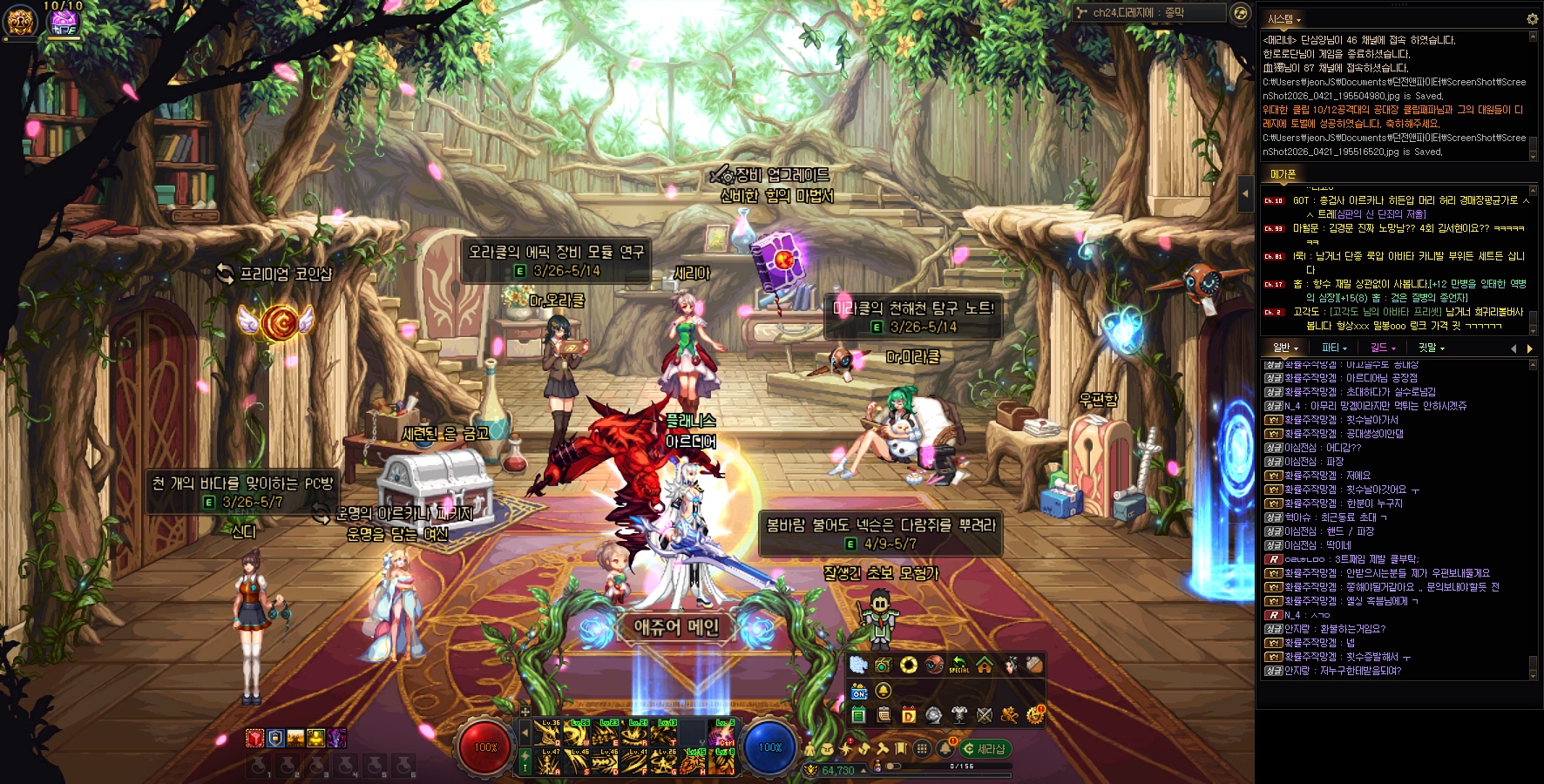Viewport: 1544px width, 784px height.
Task: Open the clipboard notes icon
Action: coord(884,716)
